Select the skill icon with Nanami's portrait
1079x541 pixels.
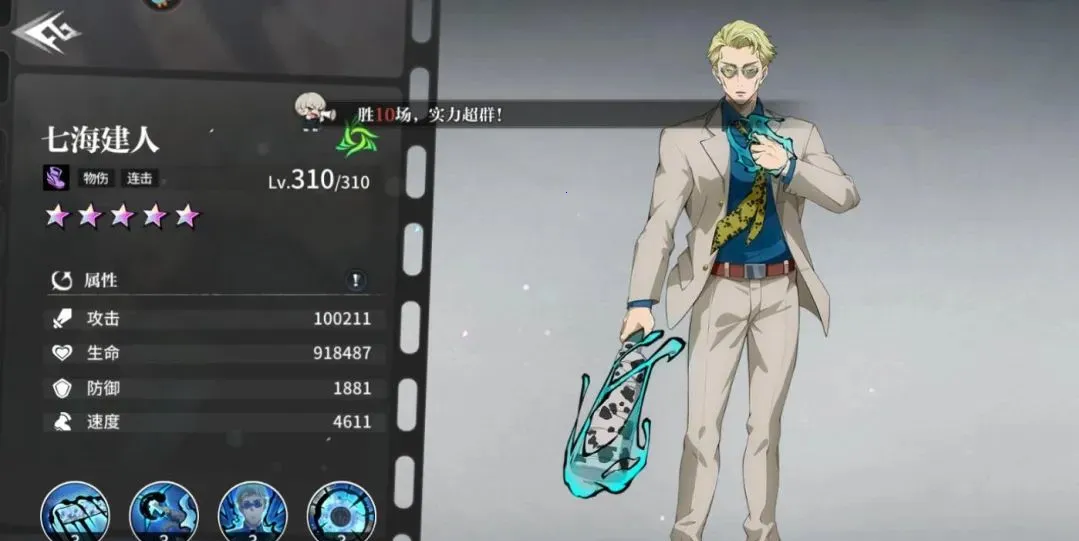click(252, 513)
